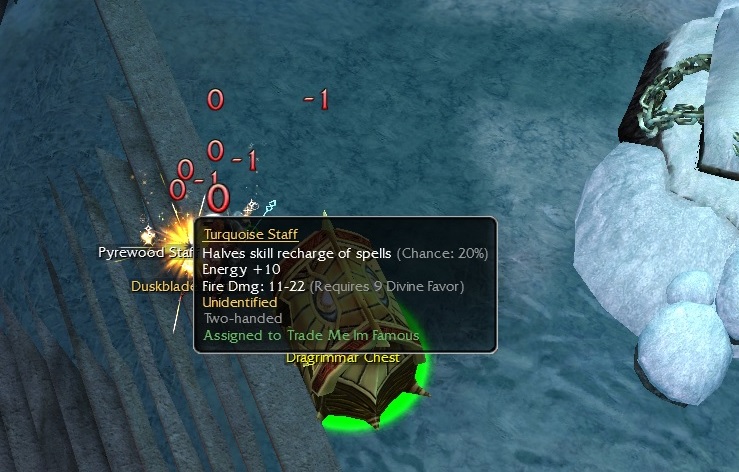Target the Dragrimmar Chest name label
The height and width of the screenshot is (472, 739).
point(343,357)
